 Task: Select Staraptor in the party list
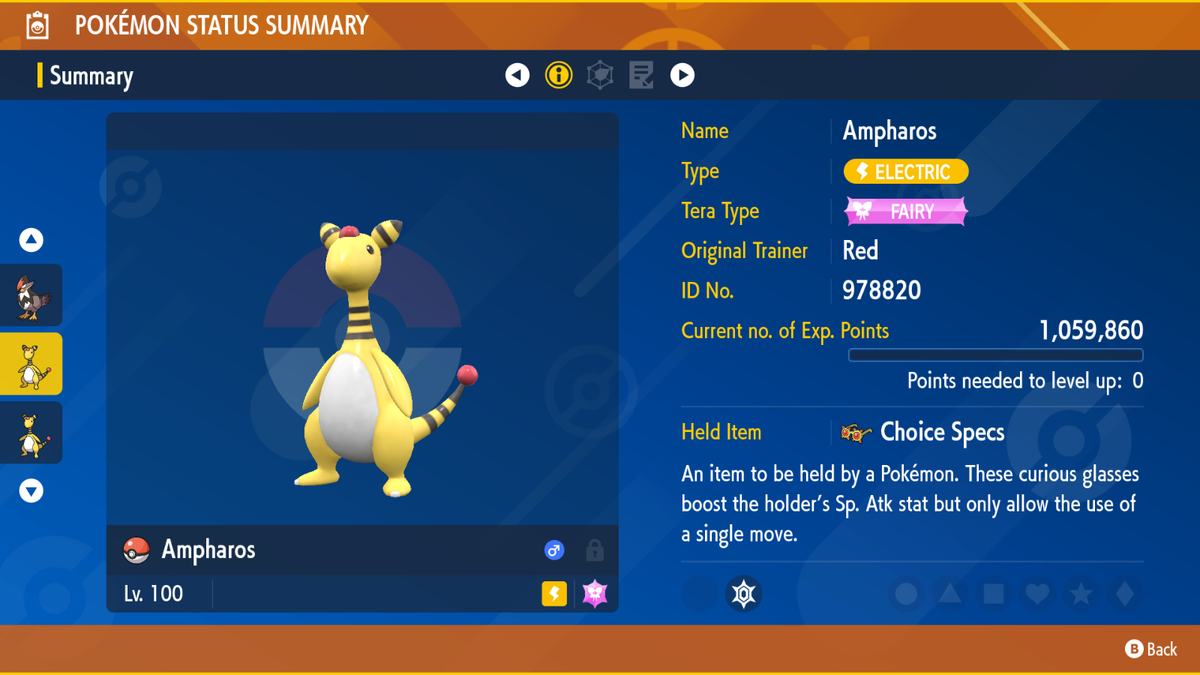click(x=32, y=296)
